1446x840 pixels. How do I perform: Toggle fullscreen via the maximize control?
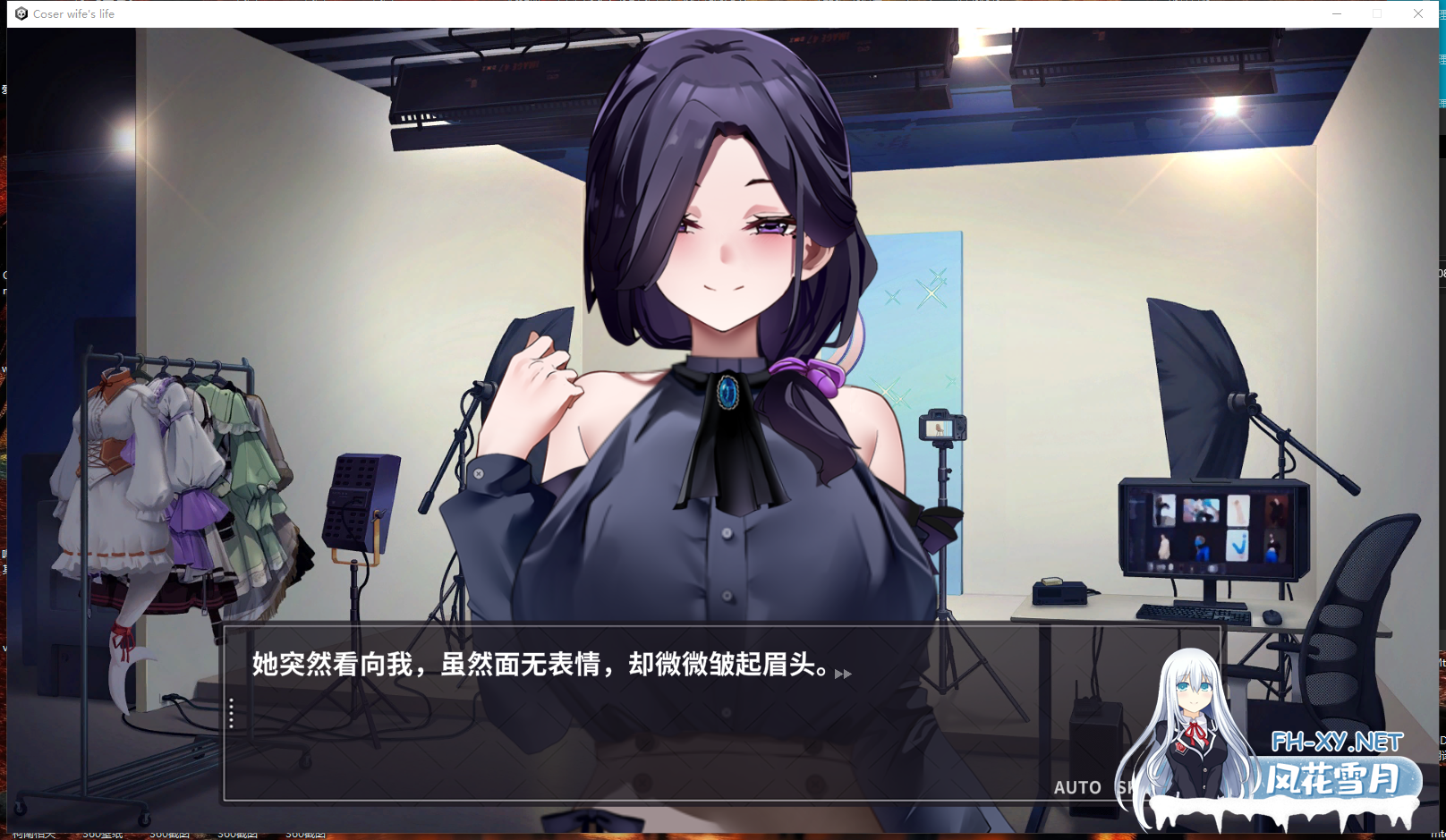tap(1377, 13)
